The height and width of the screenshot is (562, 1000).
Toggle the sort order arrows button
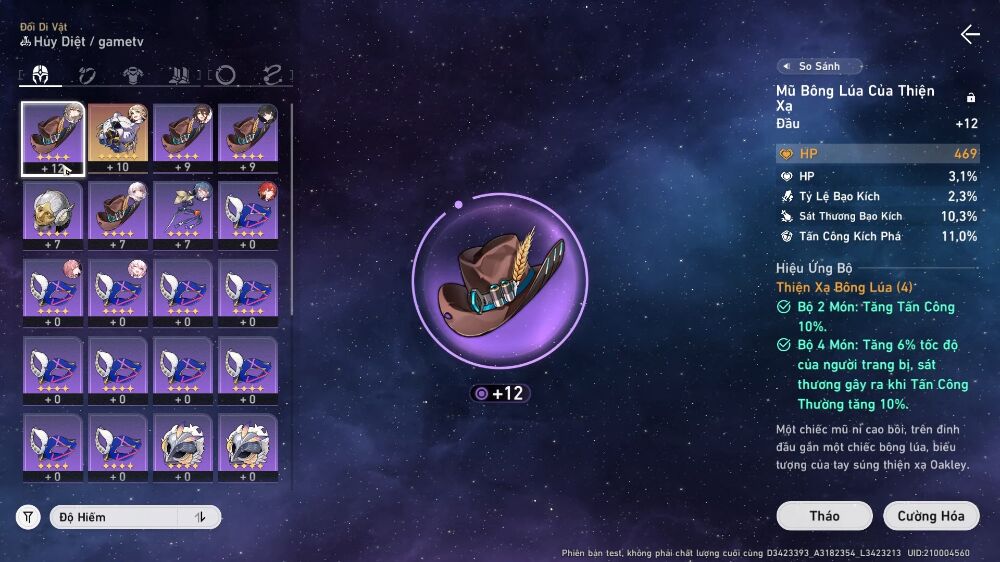(x=200, y=517)
